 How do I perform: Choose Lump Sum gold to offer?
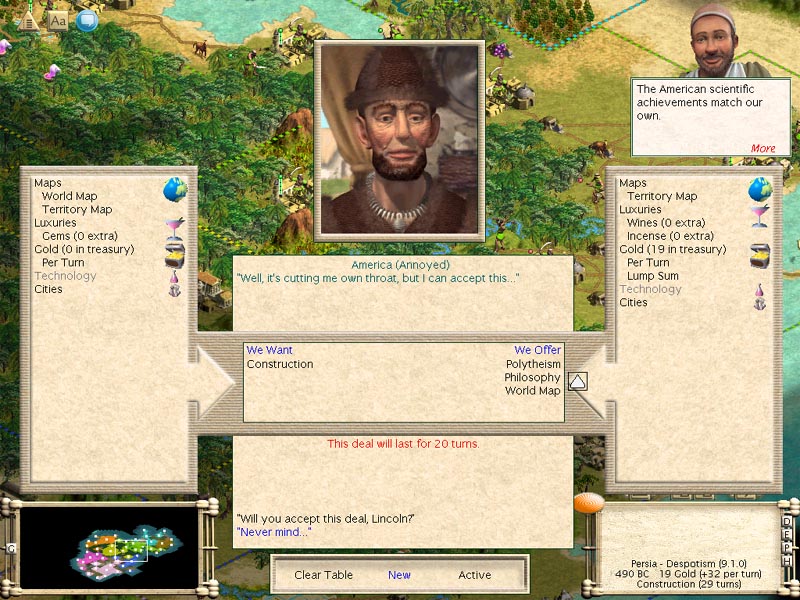(x=652, y=276)
